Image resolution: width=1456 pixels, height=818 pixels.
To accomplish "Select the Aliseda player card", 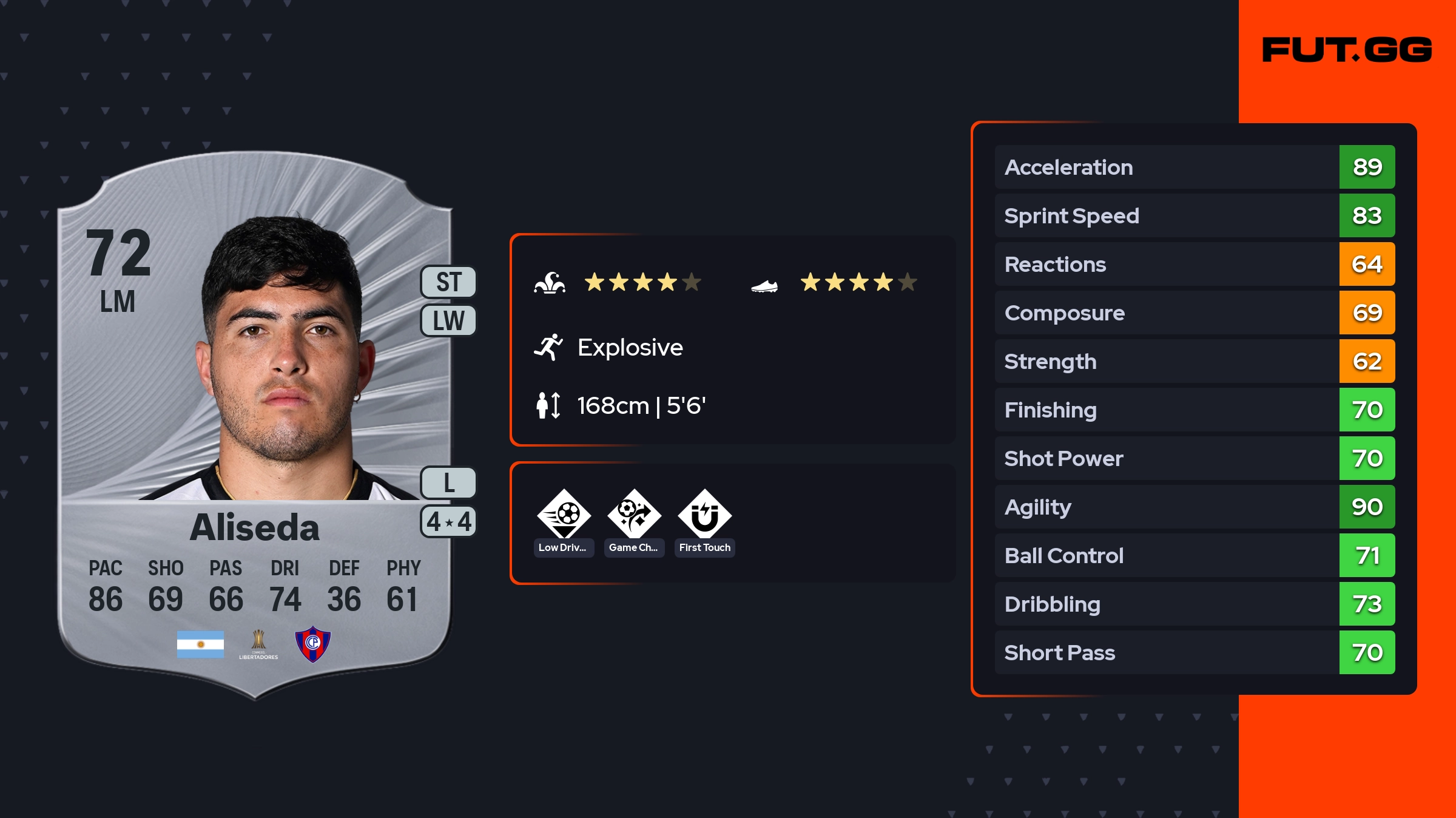I will pos(255,425).
